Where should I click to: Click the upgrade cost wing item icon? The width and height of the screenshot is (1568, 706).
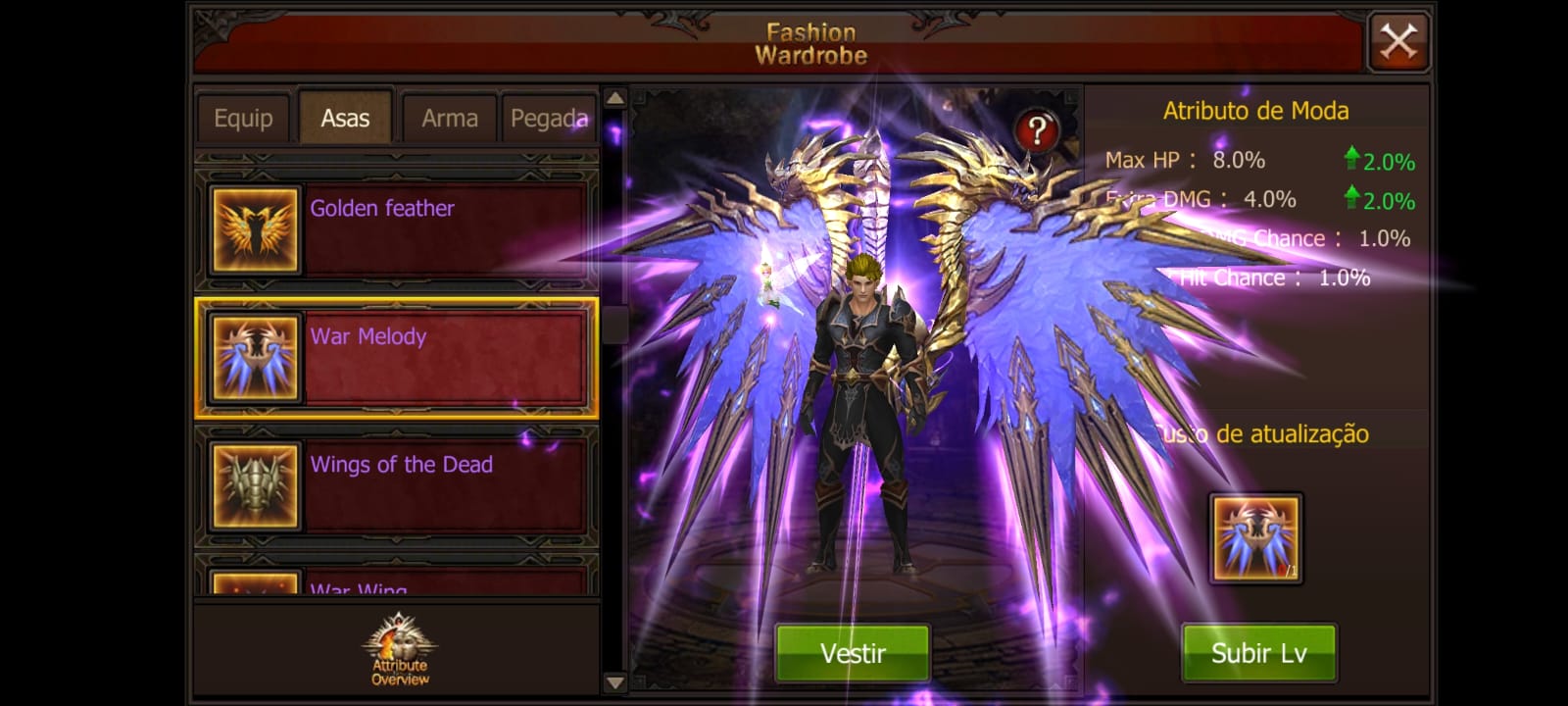point(1255,538)
